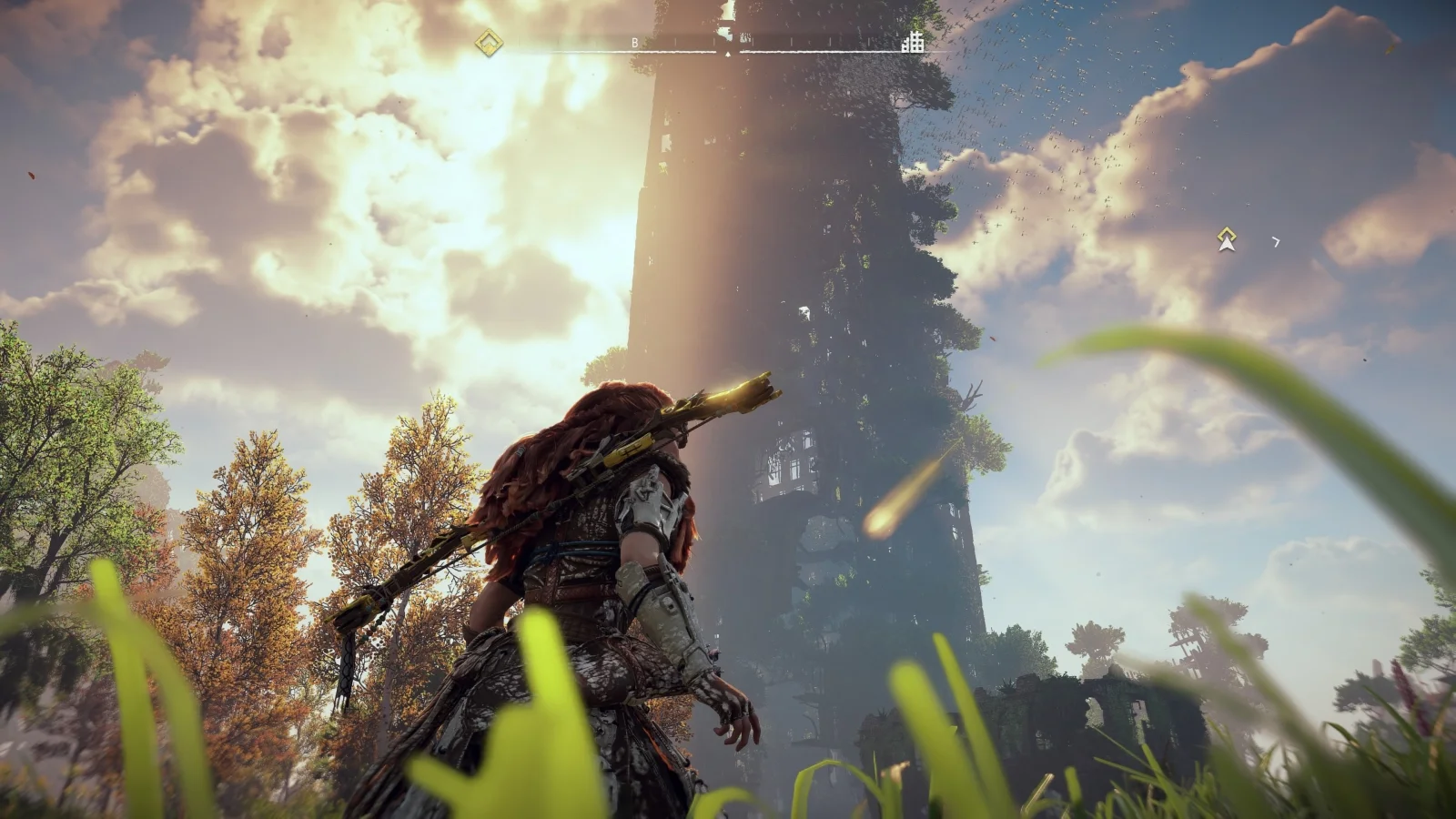This screenshot has height=819, width=1456.
Task: Click the small white chevron right of waypoint
Action: click(x=1276, y=242)
